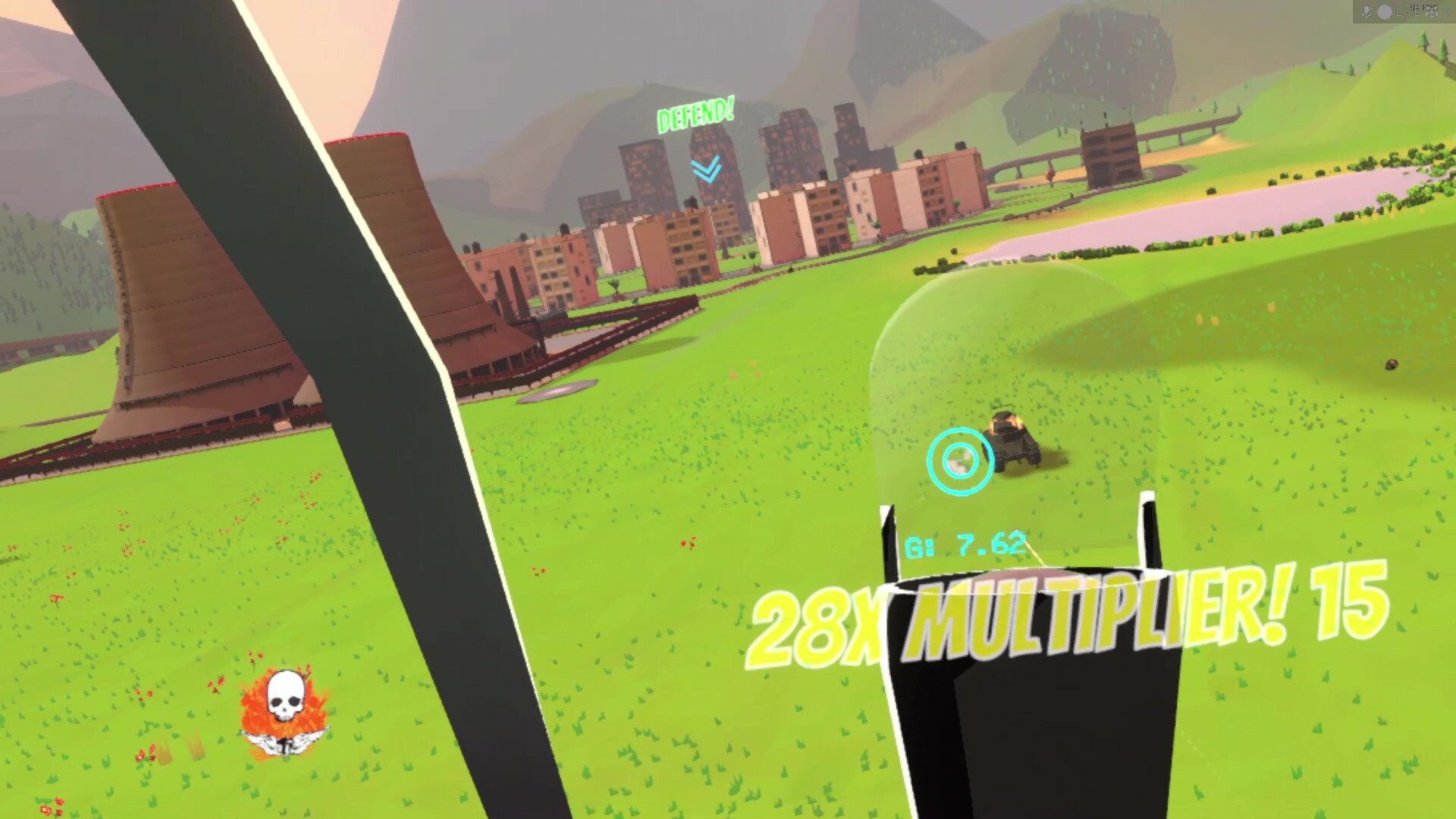Click the double-arrow indicator below DEFEND

tap(708, 168)
